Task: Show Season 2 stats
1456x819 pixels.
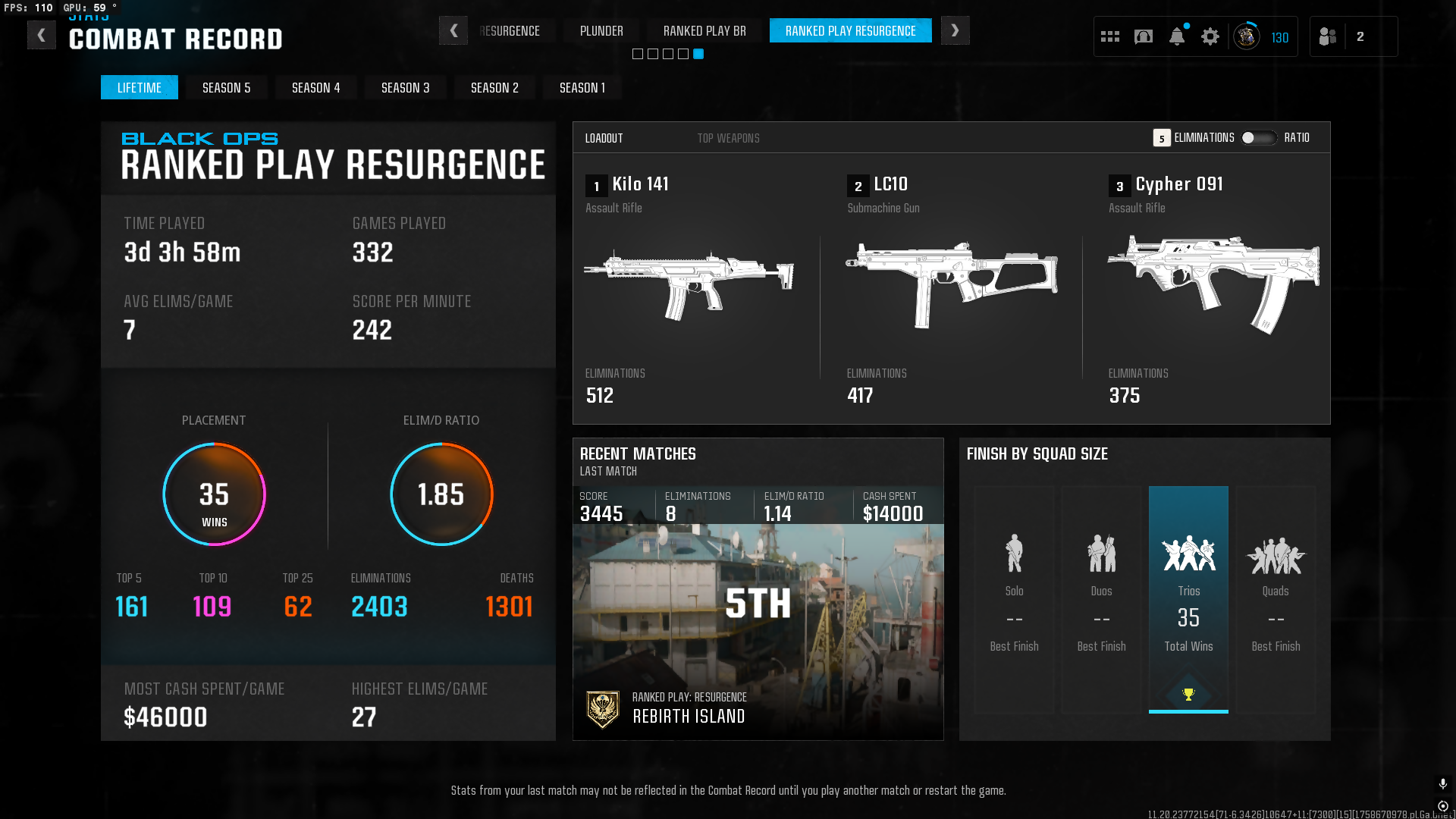Action: click(494, 88)
